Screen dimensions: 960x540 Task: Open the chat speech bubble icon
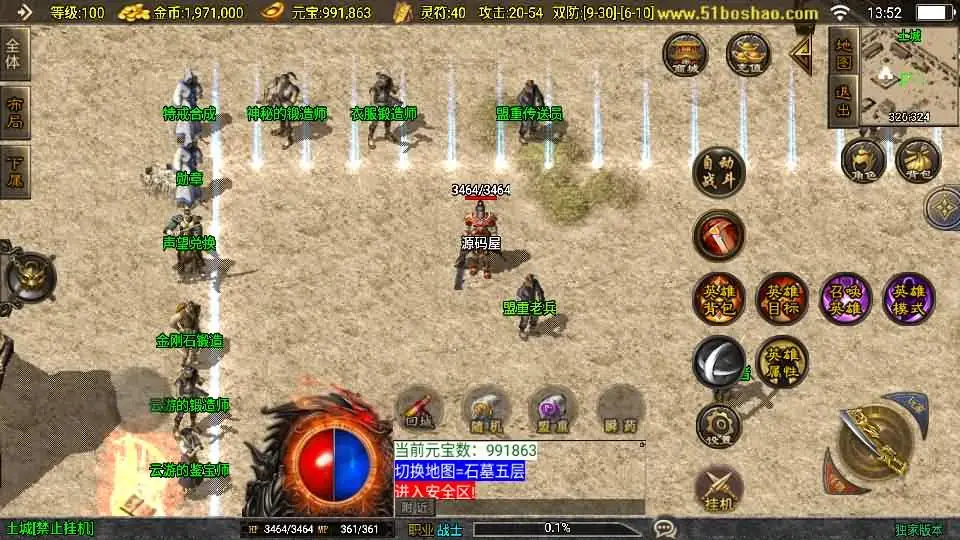pyautogui.click(x=665, y=527)
